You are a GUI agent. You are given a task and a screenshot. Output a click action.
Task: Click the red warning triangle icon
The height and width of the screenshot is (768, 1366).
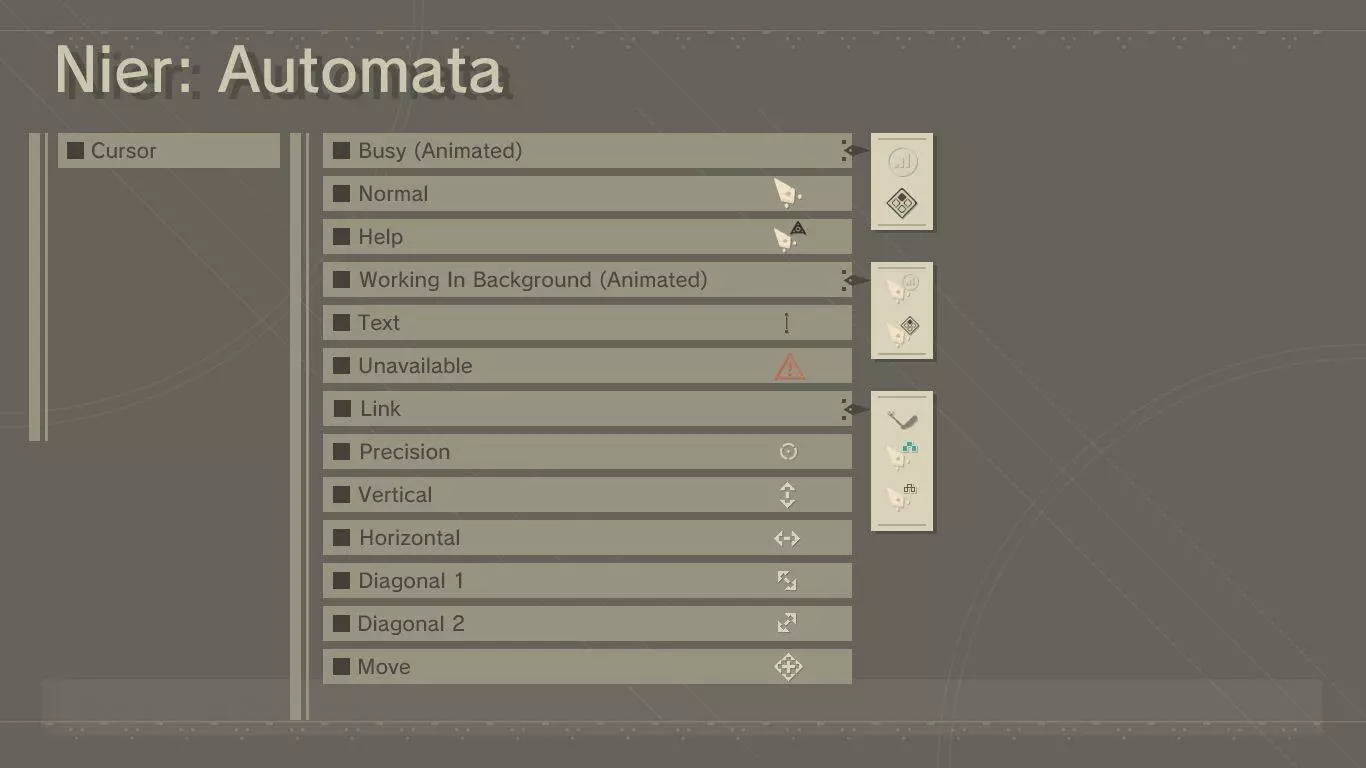point(789,367)
